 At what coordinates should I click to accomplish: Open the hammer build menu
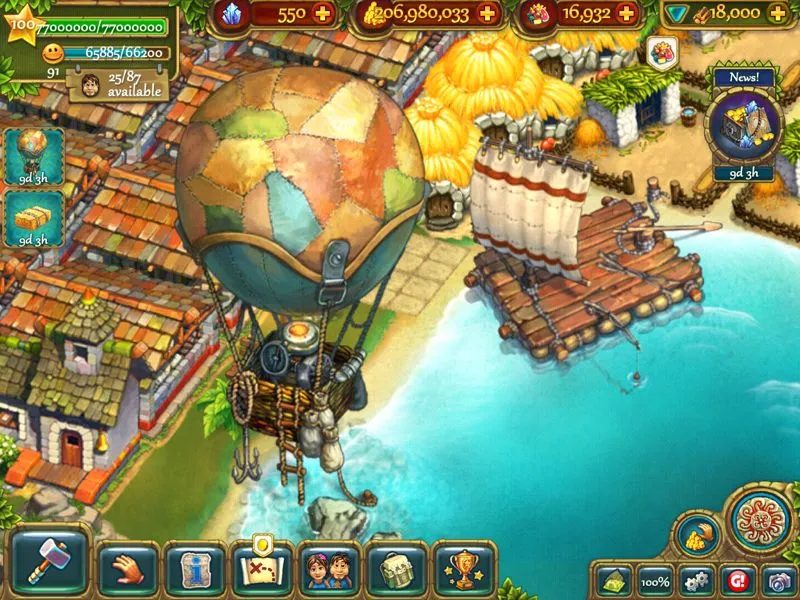click(51, 566)
